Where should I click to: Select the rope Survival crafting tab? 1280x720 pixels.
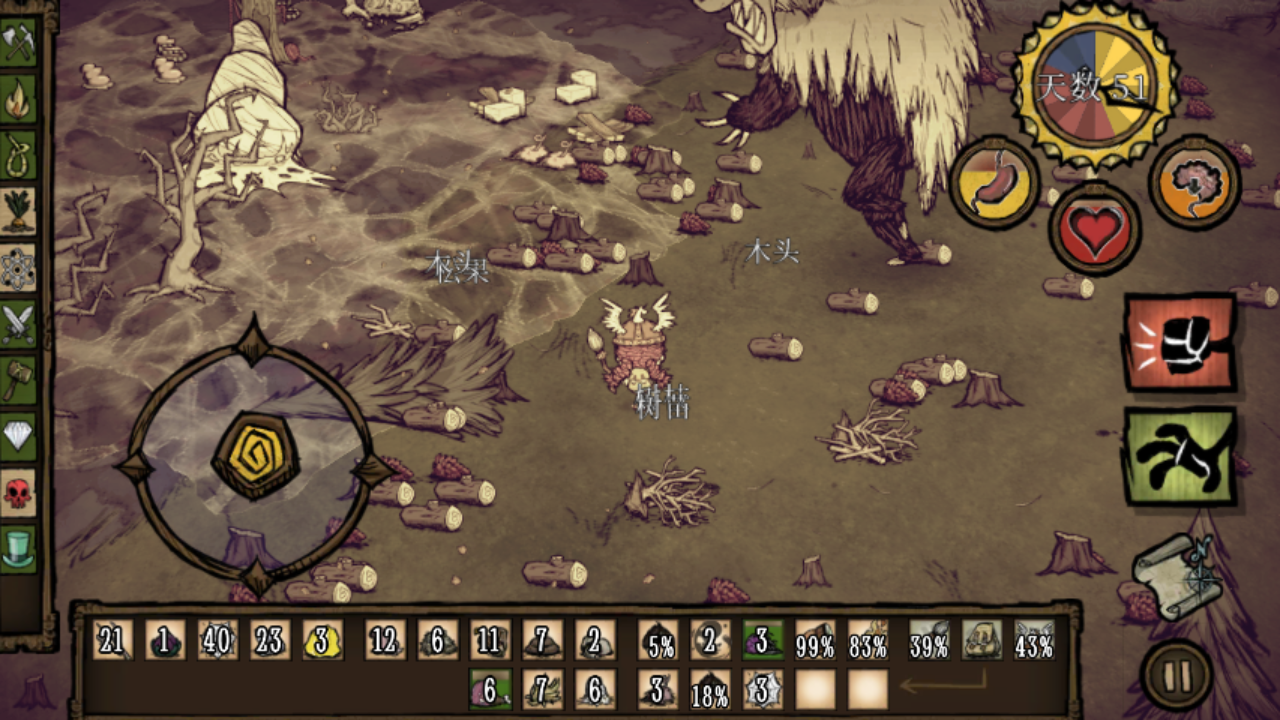click(18, 156)
